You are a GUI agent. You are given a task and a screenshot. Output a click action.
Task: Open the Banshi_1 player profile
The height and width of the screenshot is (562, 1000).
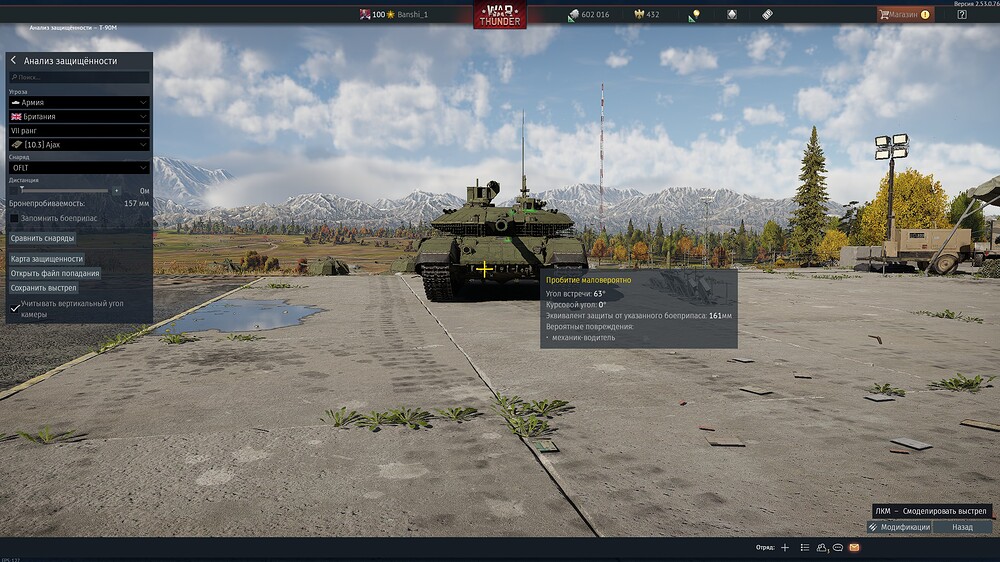411,15
